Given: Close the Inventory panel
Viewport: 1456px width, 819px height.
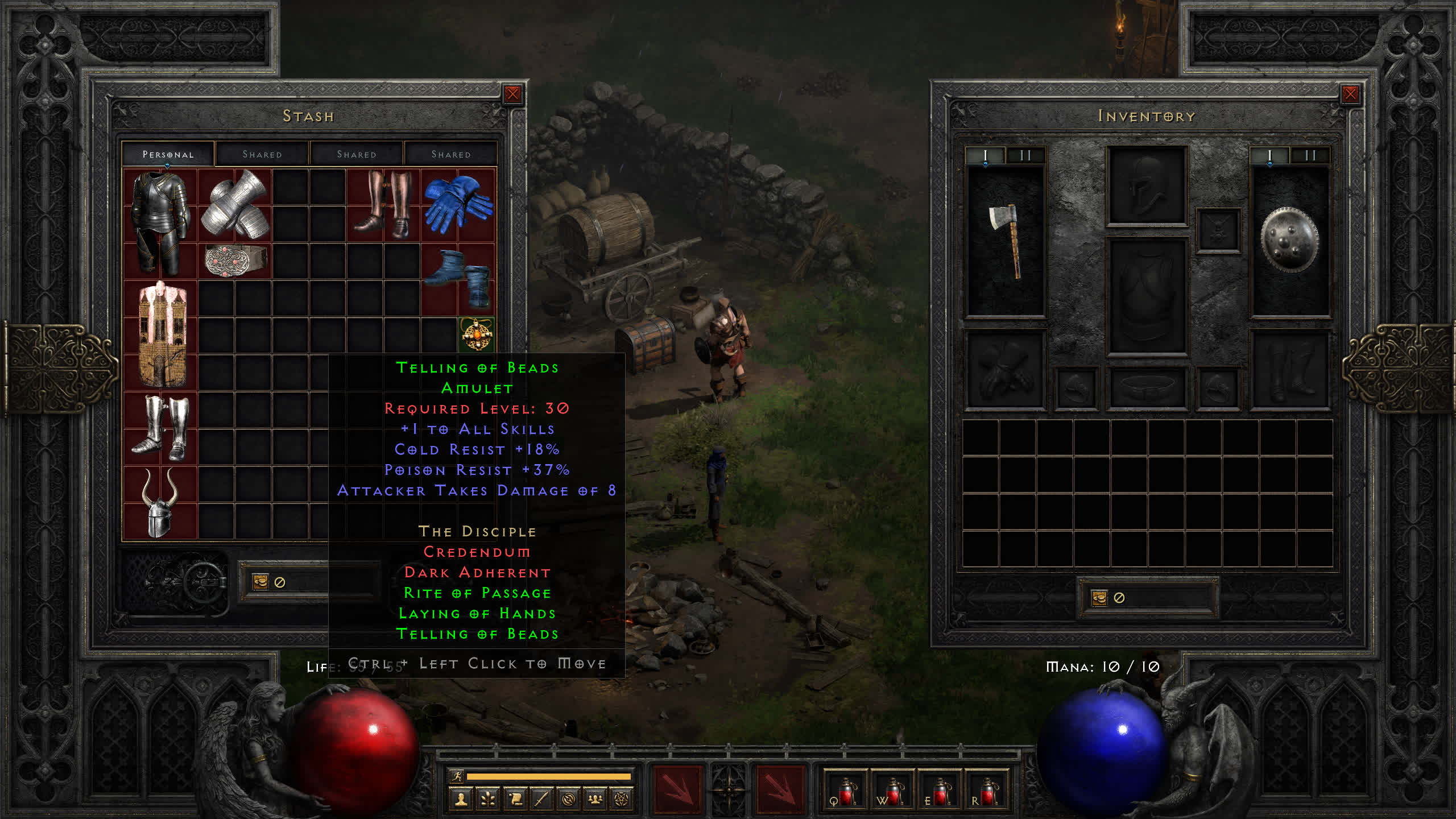Looking at the screenshot, I should click(x=1350, y=94).
